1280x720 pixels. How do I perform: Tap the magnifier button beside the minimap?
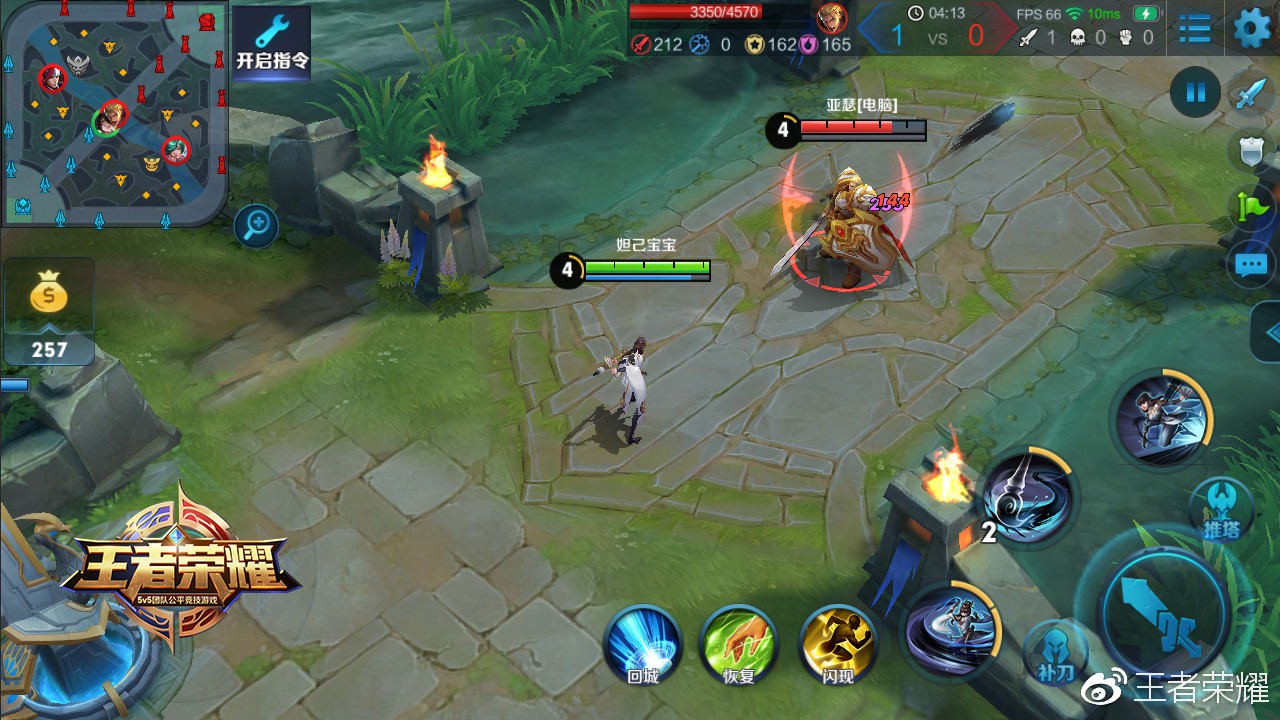[256, 226]
